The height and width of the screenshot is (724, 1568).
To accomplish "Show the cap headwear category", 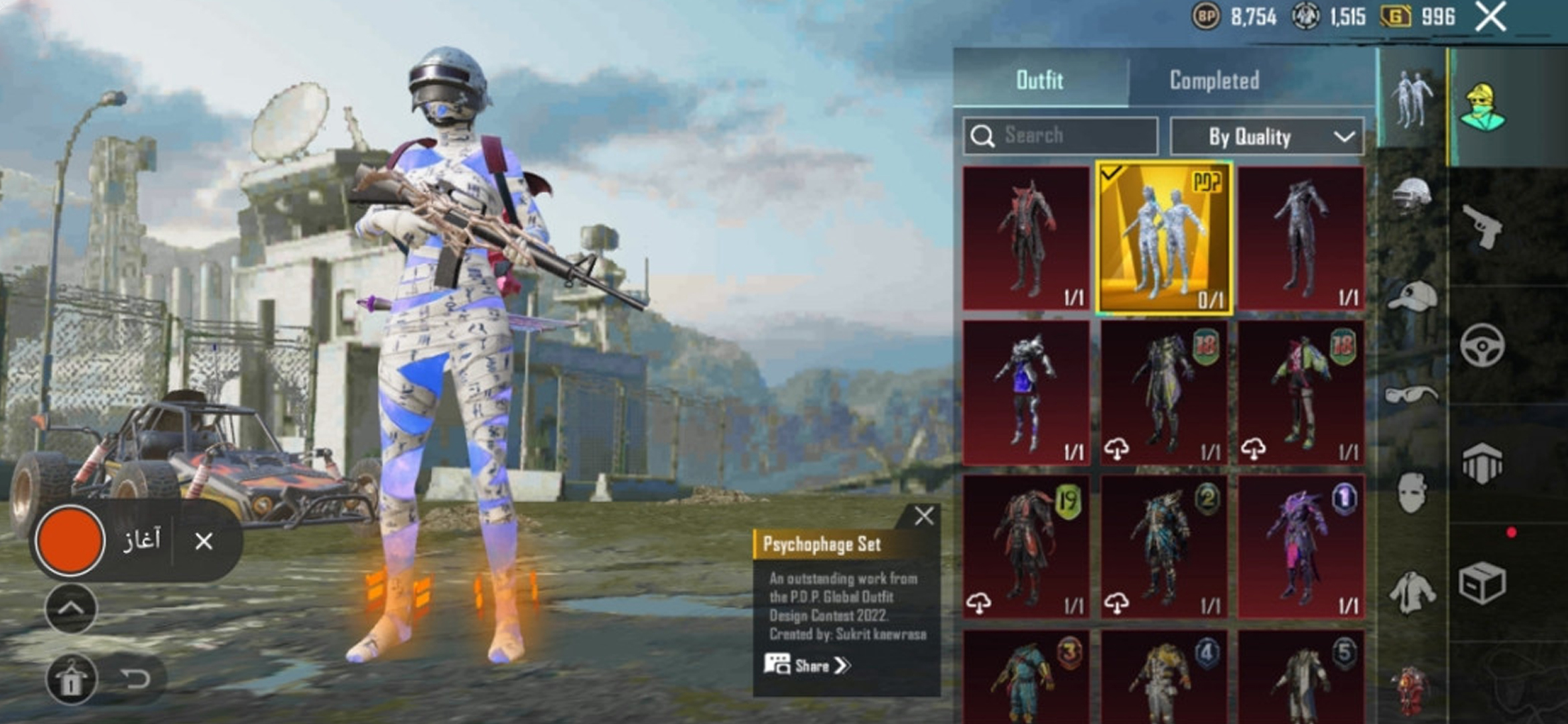I will click(1411, 296).
